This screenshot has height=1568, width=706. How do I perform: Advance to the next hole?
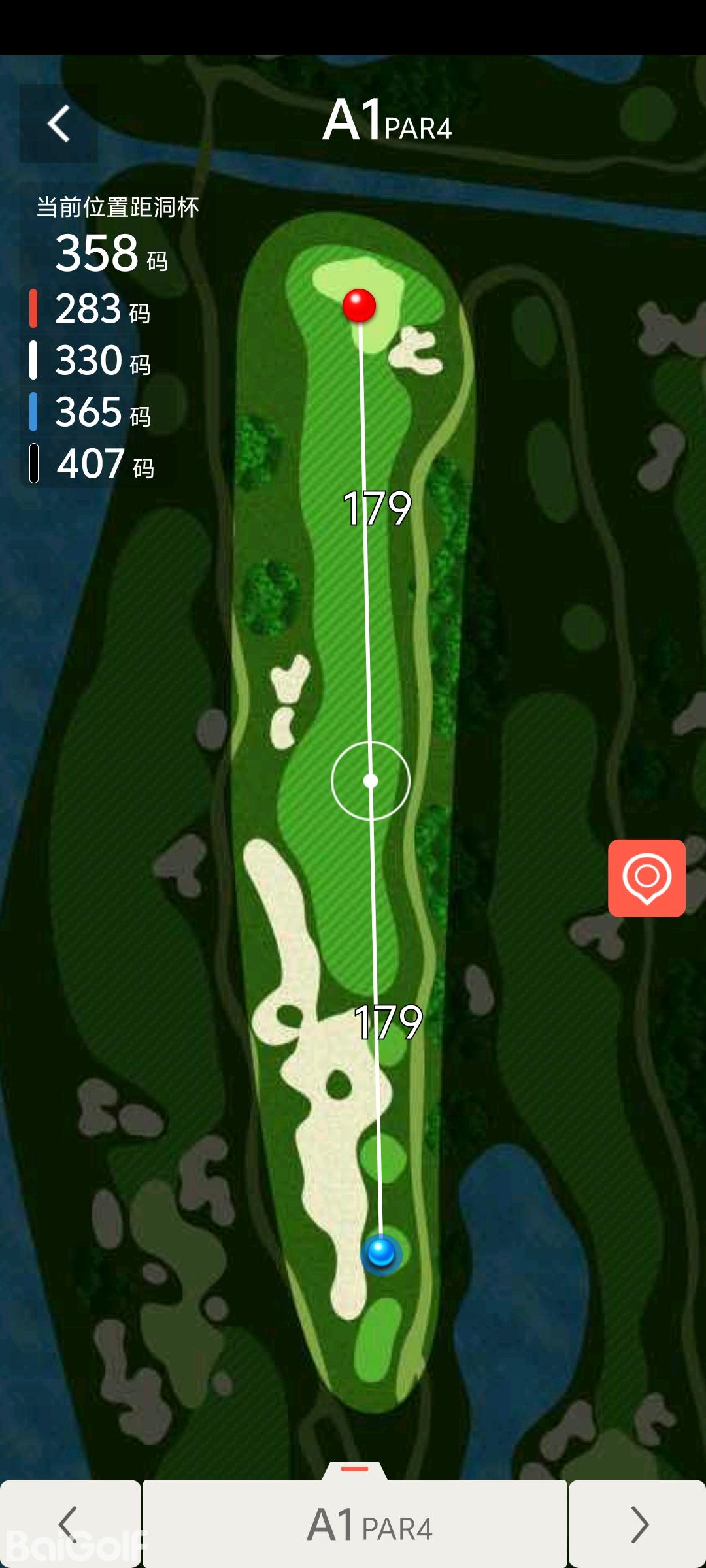(637, 1524)
